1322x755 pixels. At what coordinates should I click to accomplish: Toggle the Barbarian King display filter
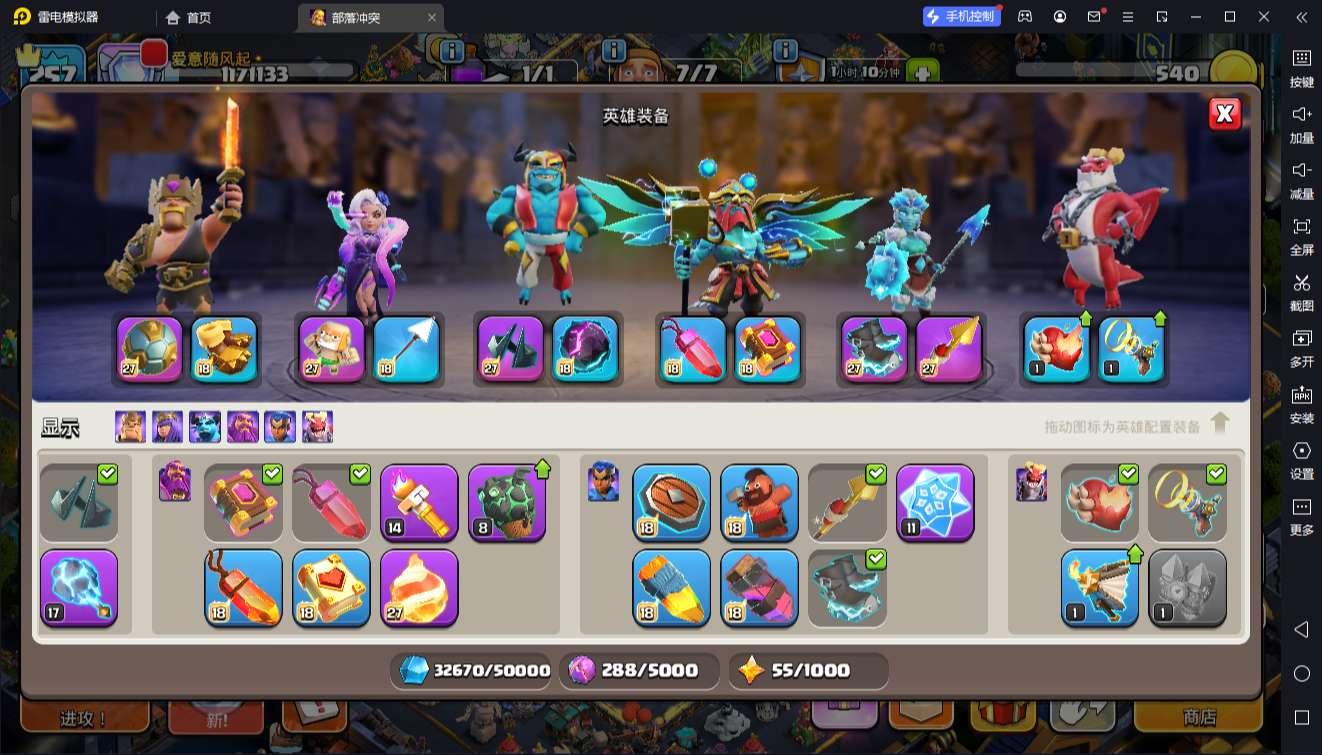click(130, 427)
